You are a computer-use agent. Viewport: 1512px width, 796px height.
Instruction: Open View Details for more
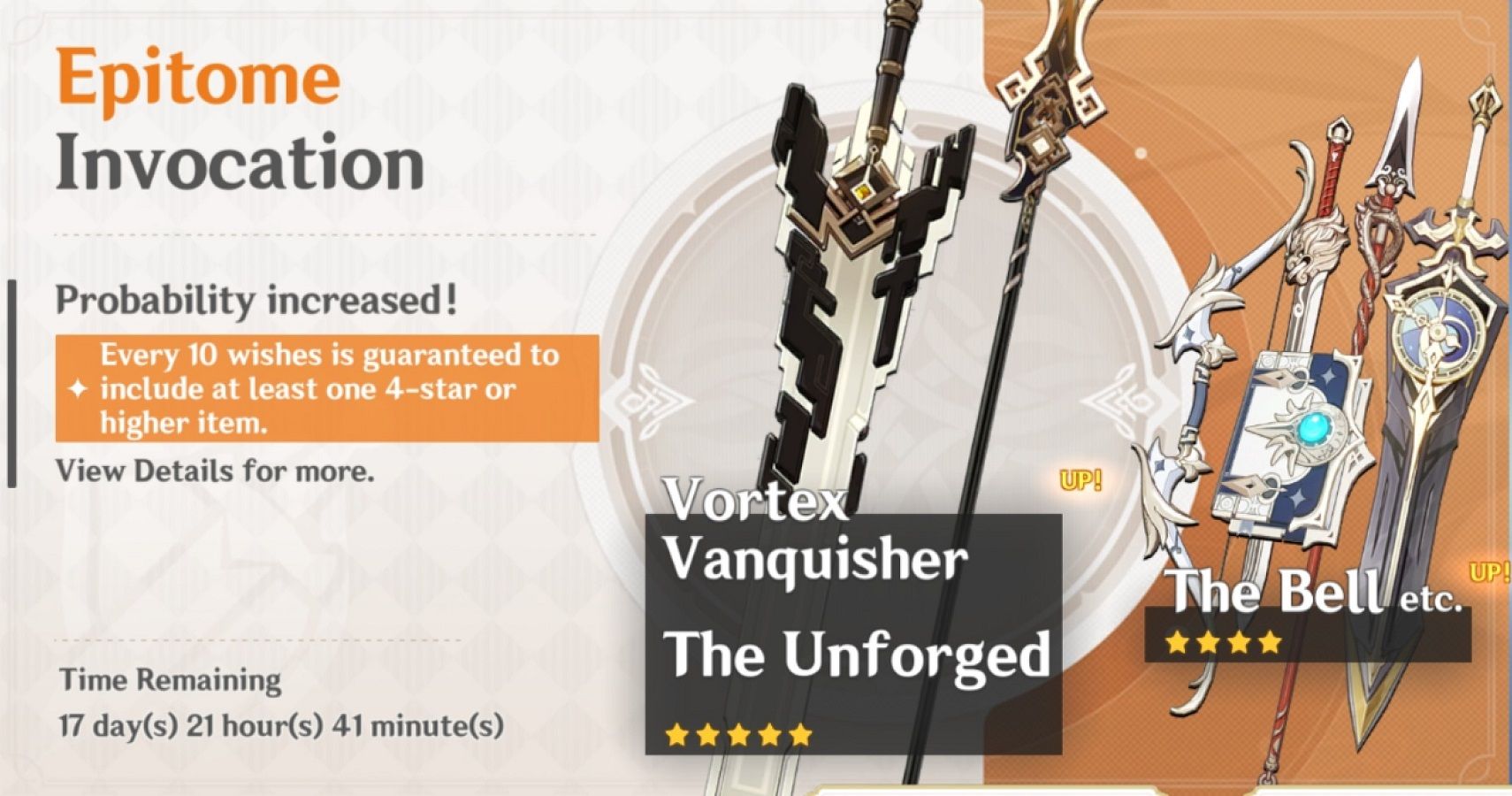[214, 471]
